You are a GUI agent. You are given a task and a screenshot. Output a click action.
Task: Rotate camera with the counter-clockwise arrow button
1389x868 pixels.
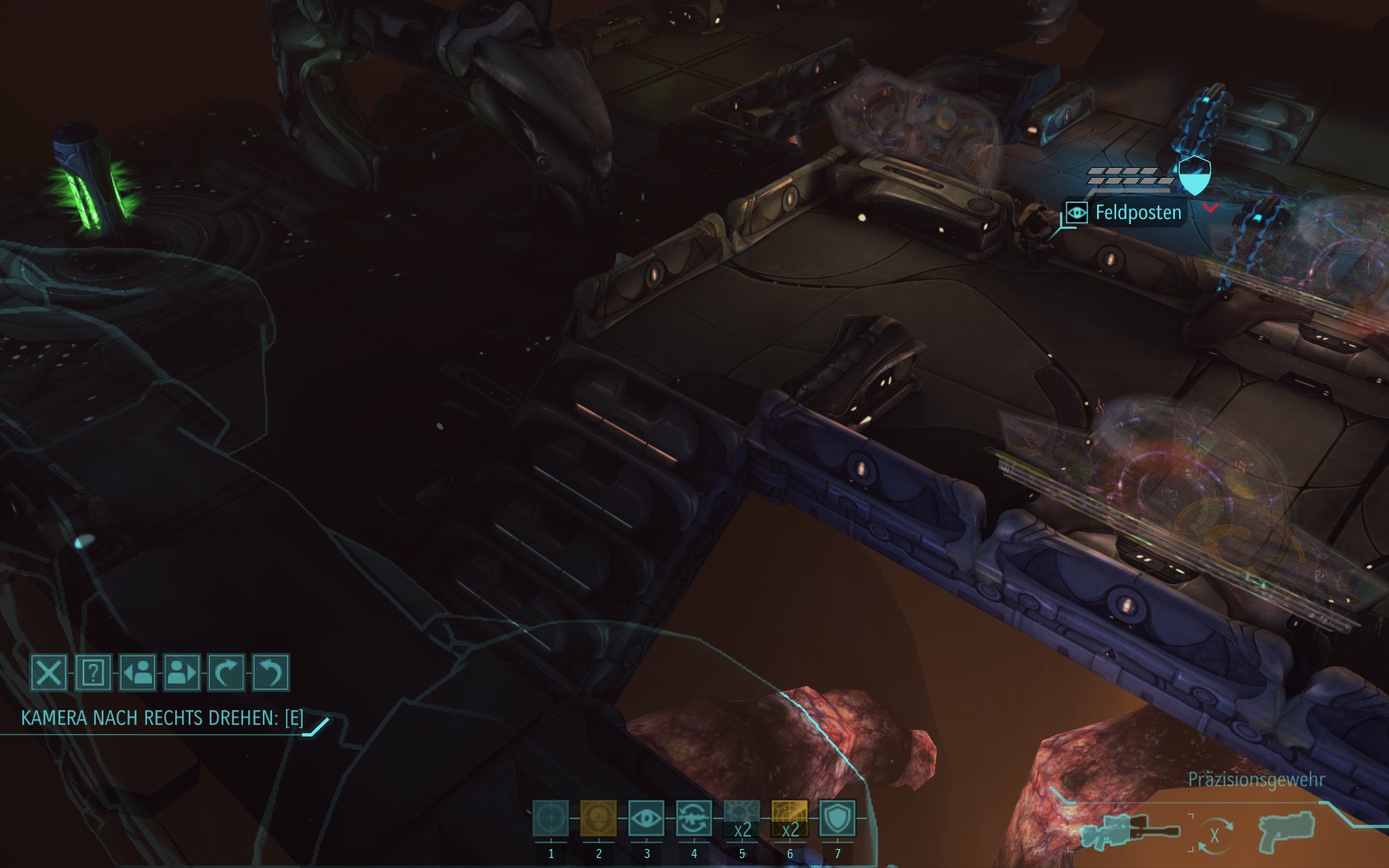(x=270, y=673)
